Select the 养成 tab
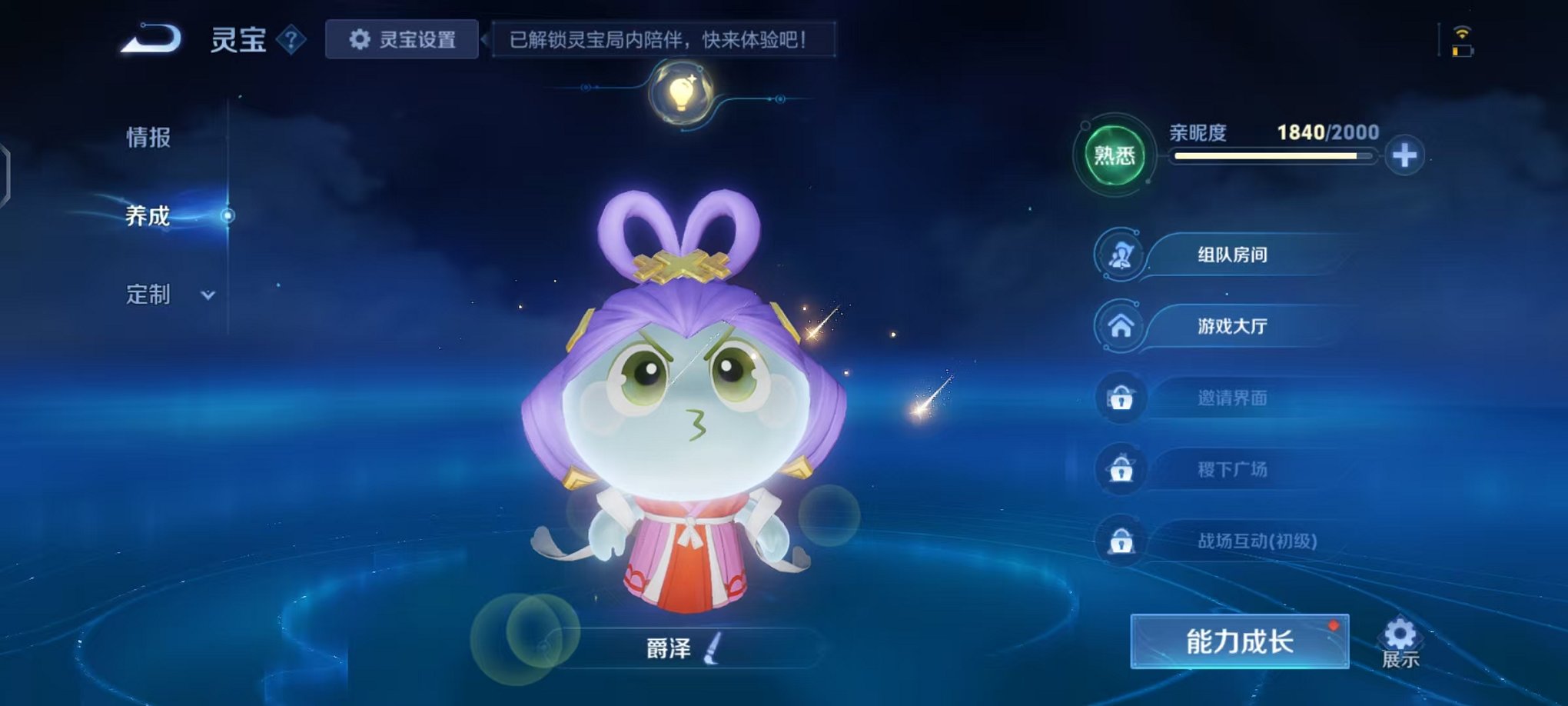This screenshot has height=706, width=1568. (146, 217)
